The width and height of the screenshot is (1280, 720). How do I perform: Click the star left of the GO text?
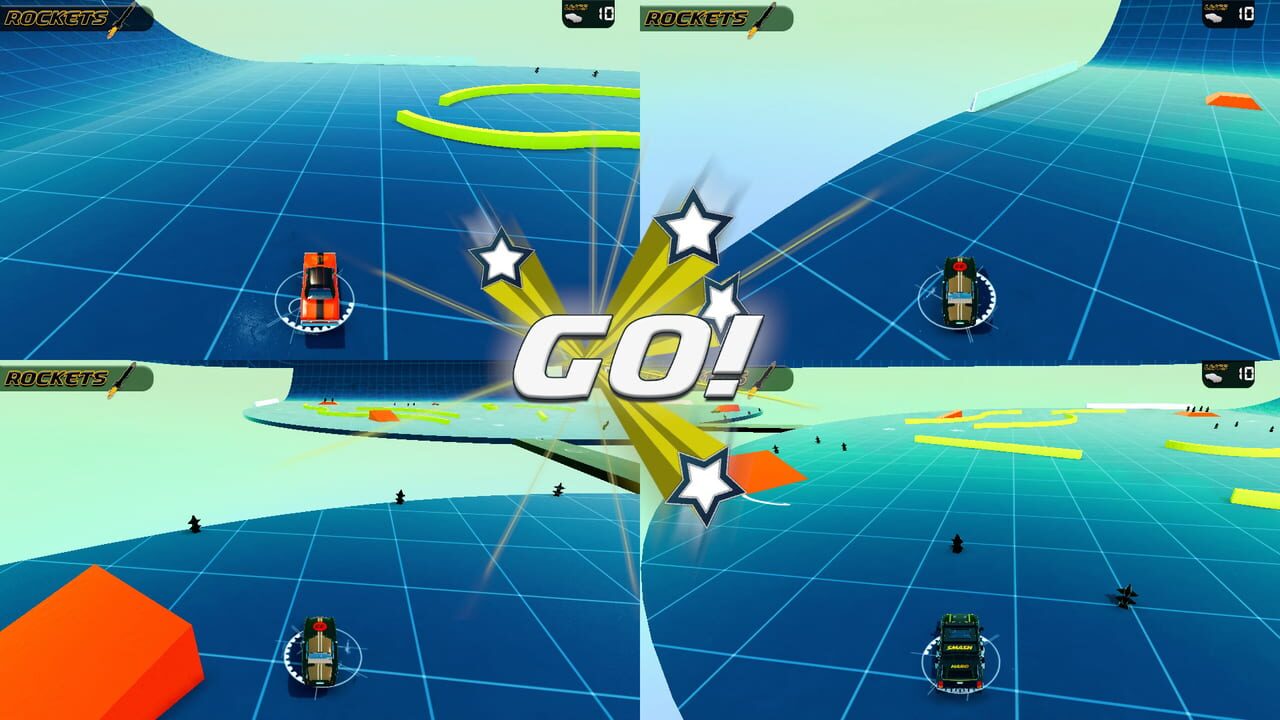click(502, 258)
